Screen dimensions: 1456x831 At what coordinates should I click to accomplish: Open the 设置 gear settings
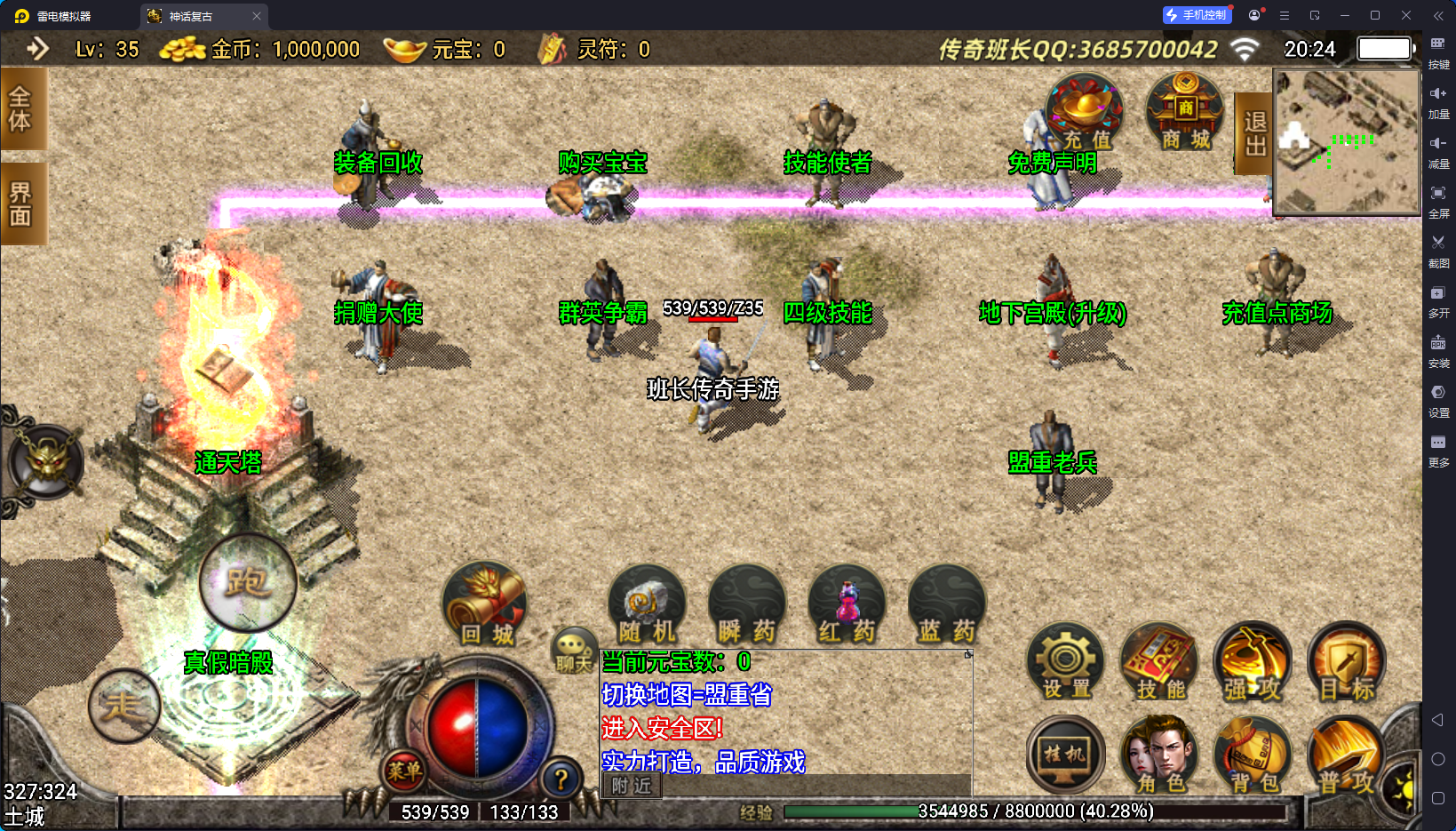pos(1065,663)
